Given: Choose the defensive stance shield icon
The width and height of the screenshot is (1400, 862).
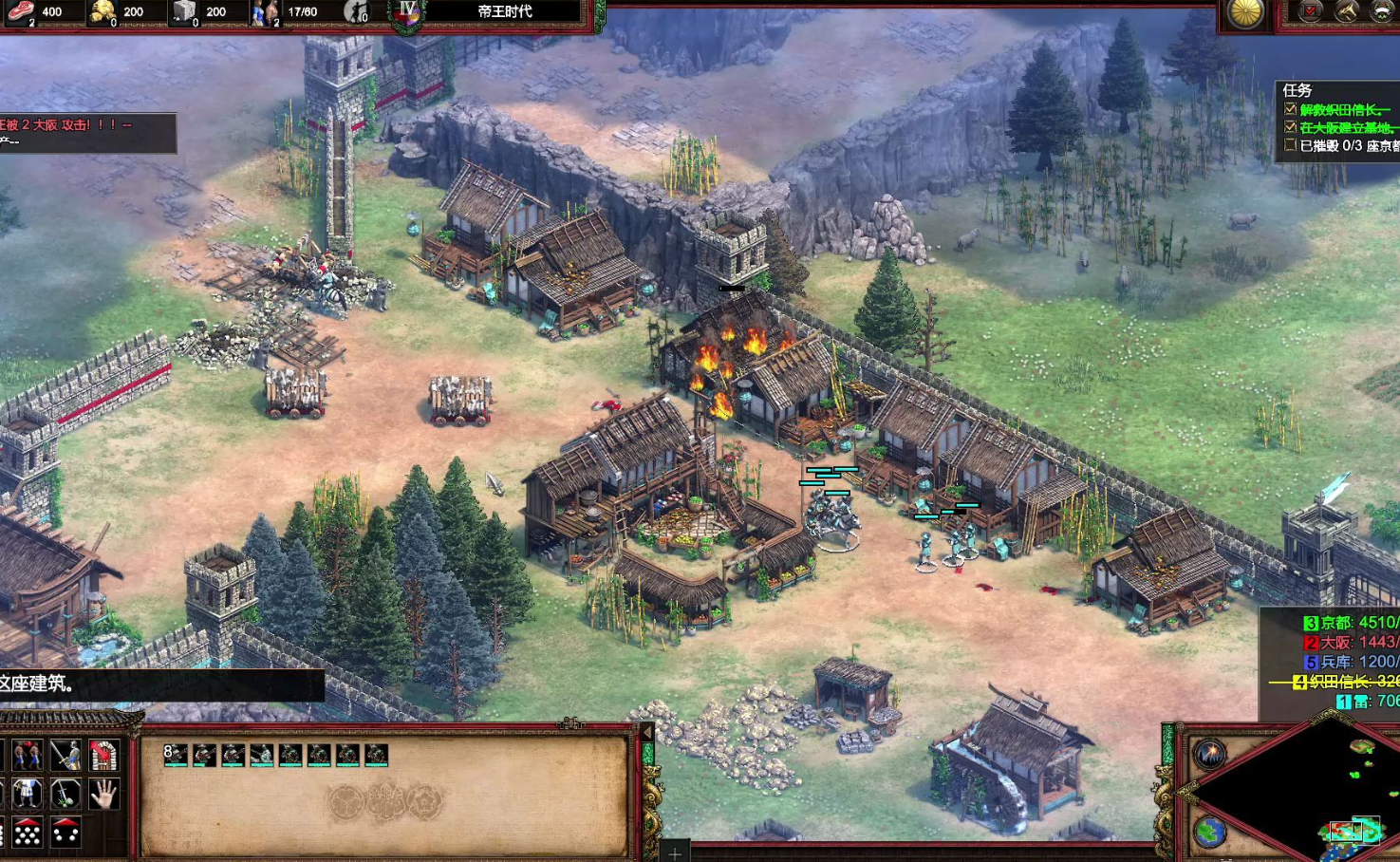Looking at the screenshot, I should 27,794.
